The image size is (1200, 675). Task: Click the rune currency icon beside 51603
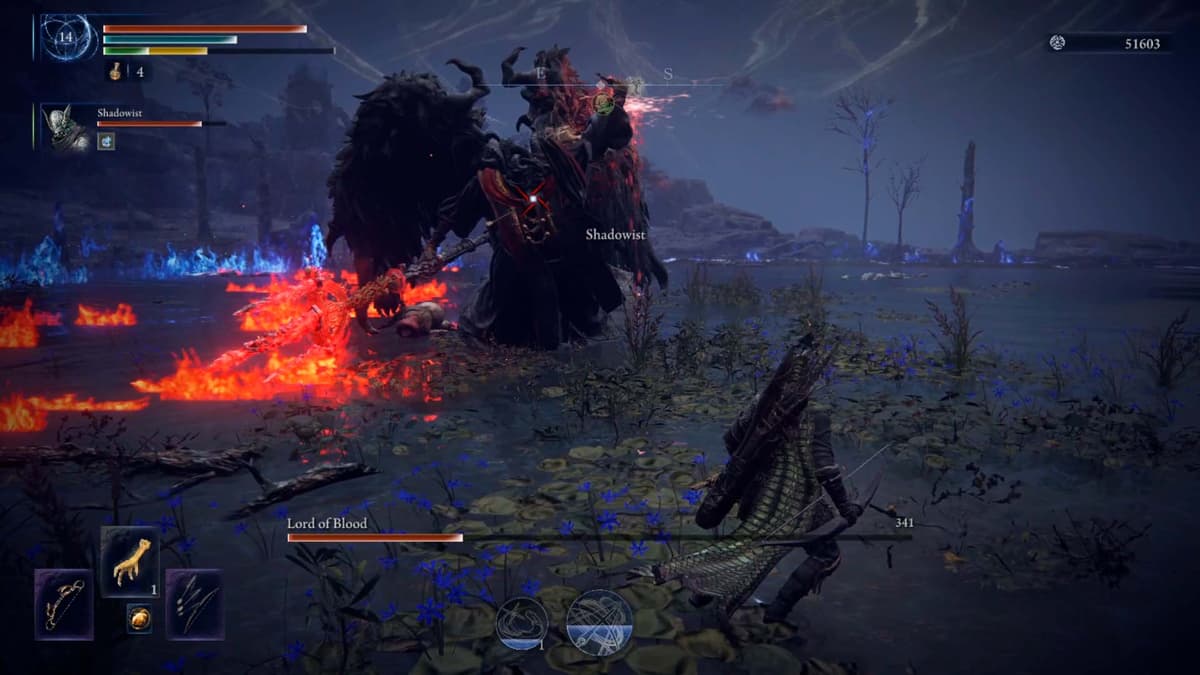[1058, 43]
